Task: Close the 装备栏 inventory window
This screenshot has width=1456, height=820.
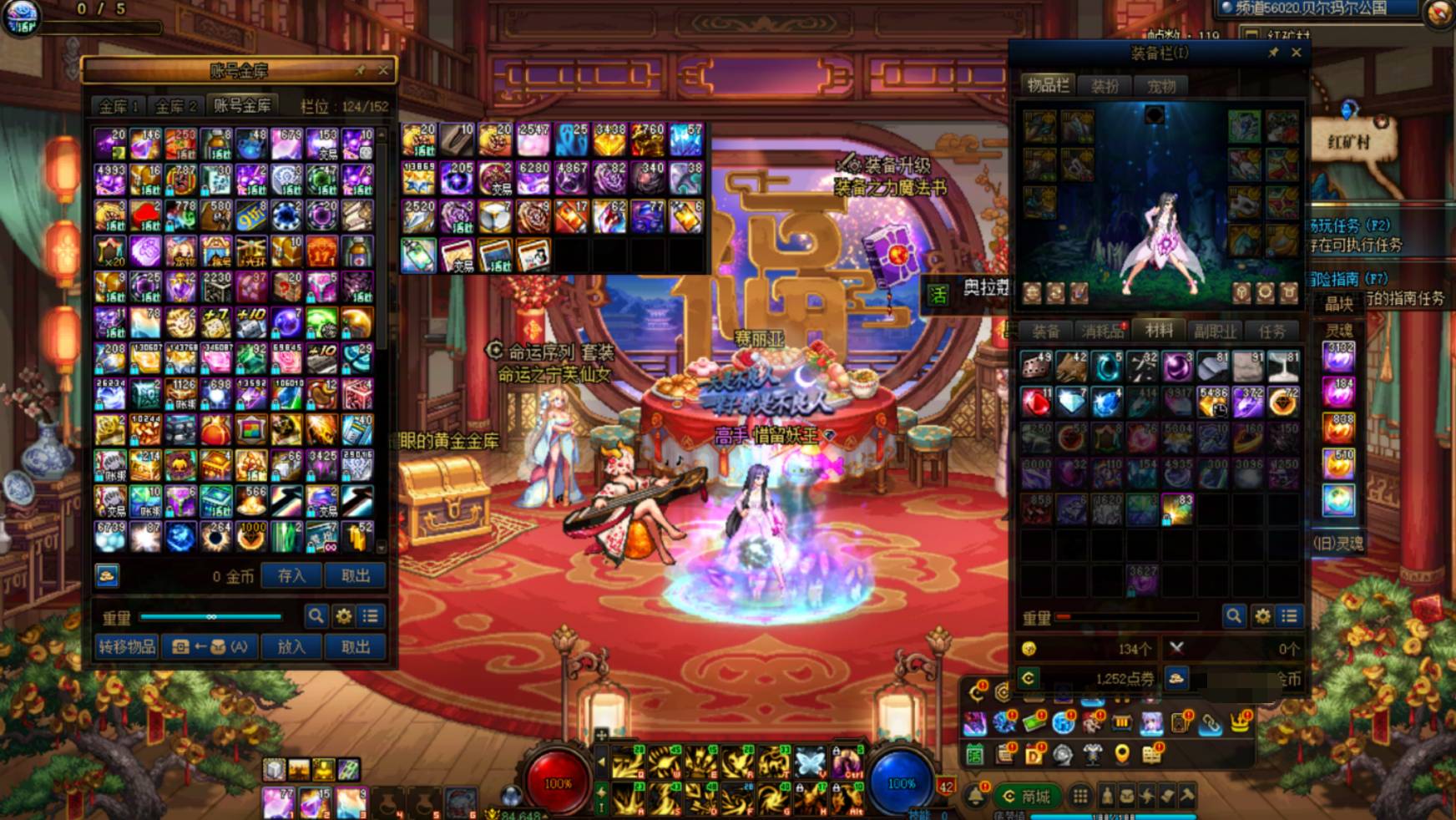Action: point(1297,53)
